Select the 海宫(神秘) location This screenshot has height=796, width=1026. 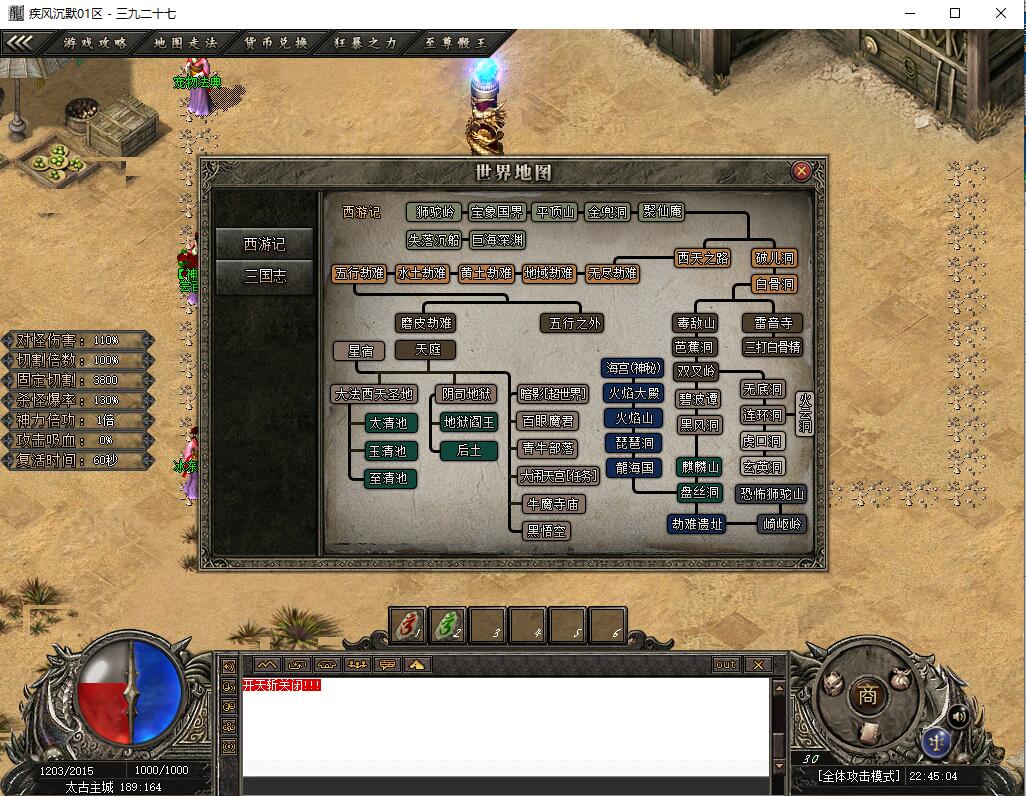coord(633,368)
